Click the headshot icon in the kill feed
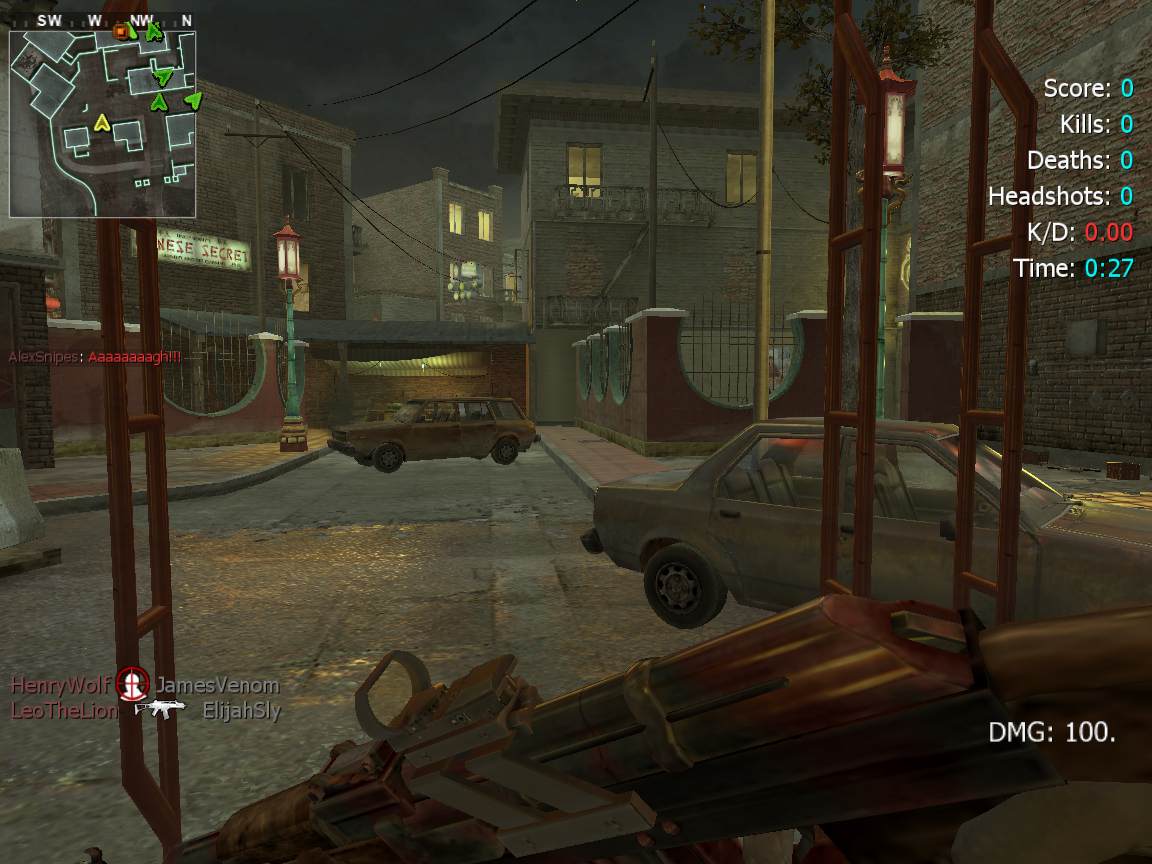Image resolution: width=1152 pixels, height=864 pixels. [132, 684]
